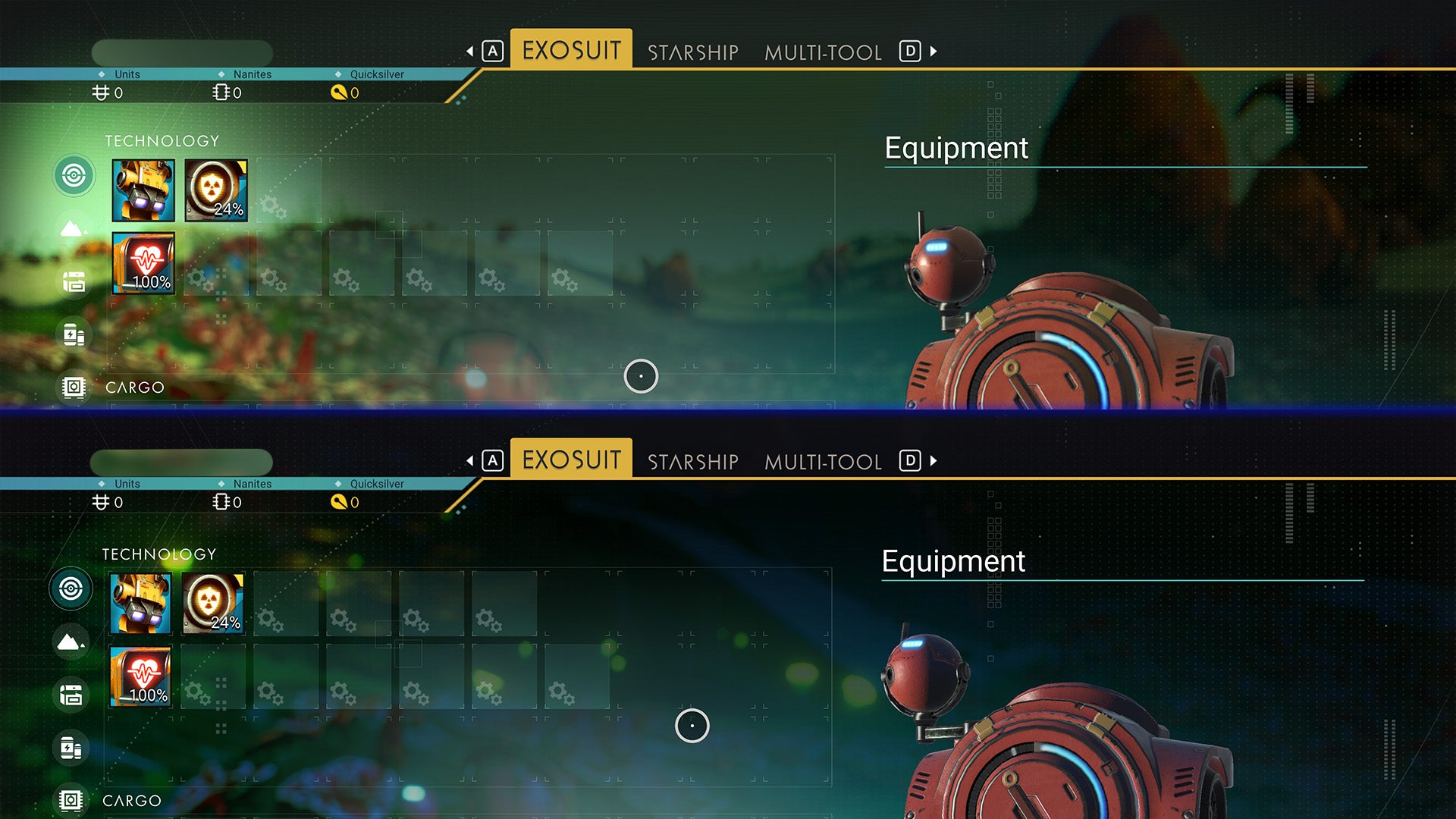
Task: Switch to the STARSHIP tab
Action: click(692, 52)
